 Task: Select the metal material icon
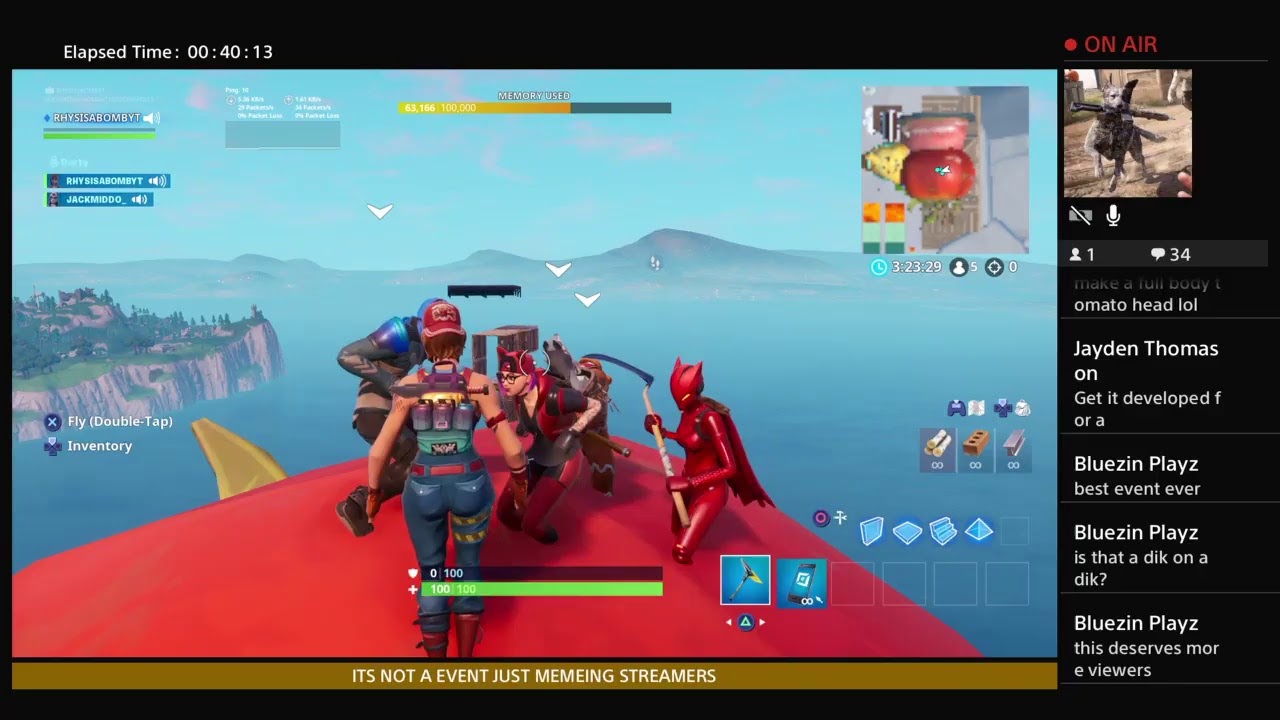click(1013, 450)
